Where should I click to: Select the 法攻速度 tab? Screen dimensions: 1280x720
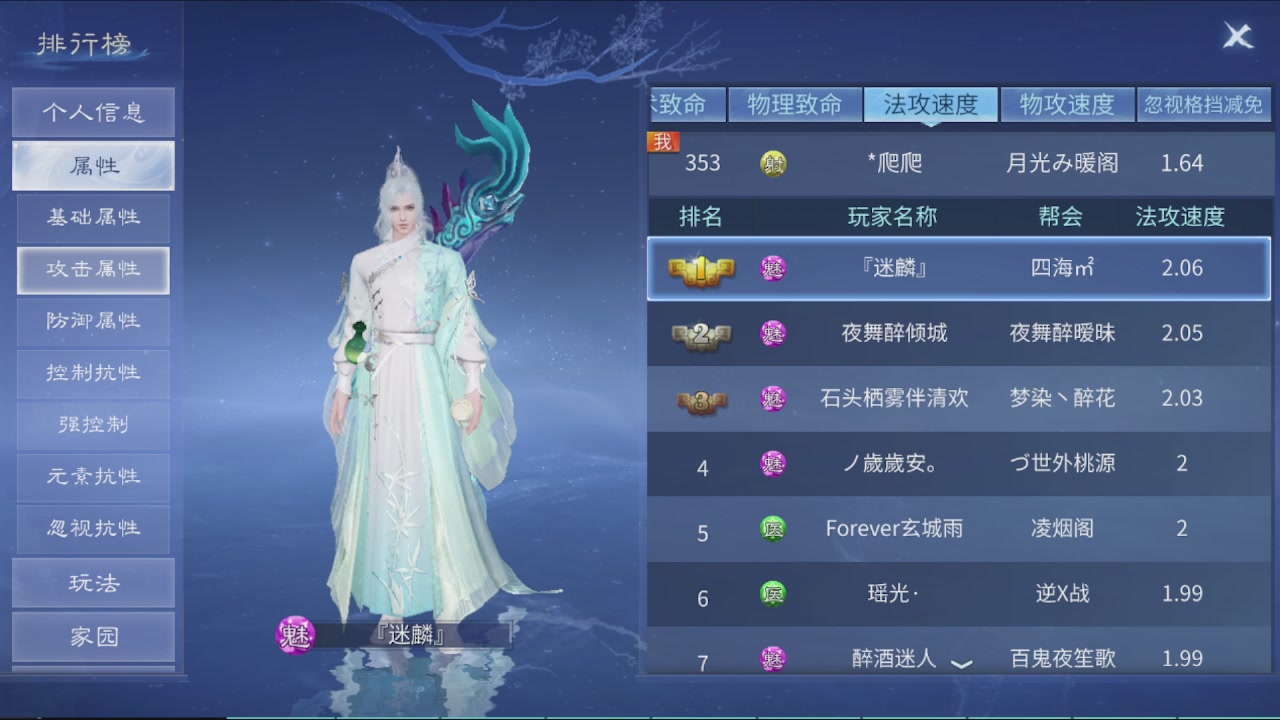click(931, 104)
